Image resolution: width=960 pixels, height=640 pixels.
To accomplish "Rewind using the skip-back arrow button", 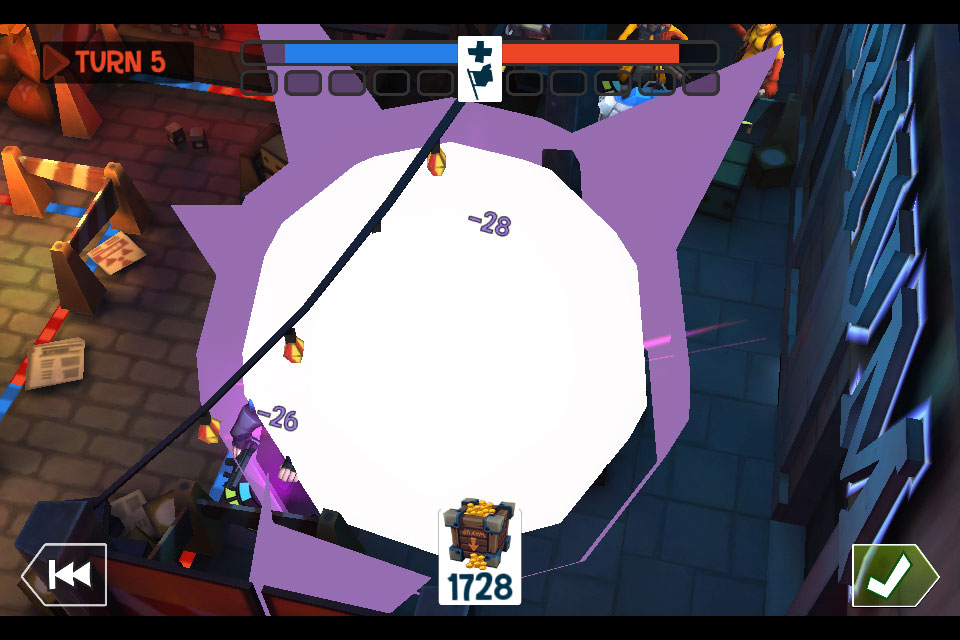I will pyautogui.click(x=65, y=574).
